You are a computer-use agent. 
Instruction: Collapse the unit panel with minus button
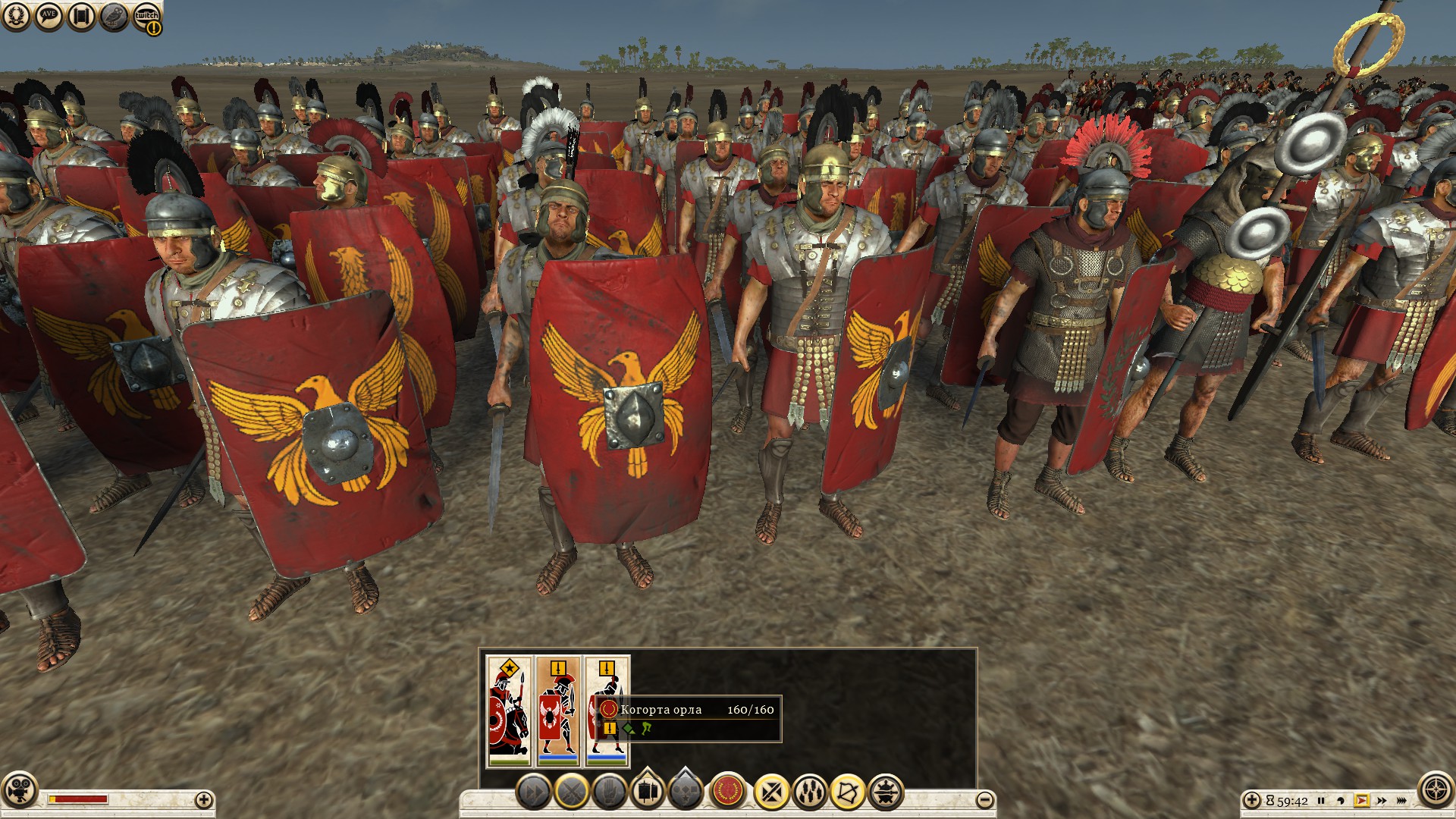tap(984, 799)
